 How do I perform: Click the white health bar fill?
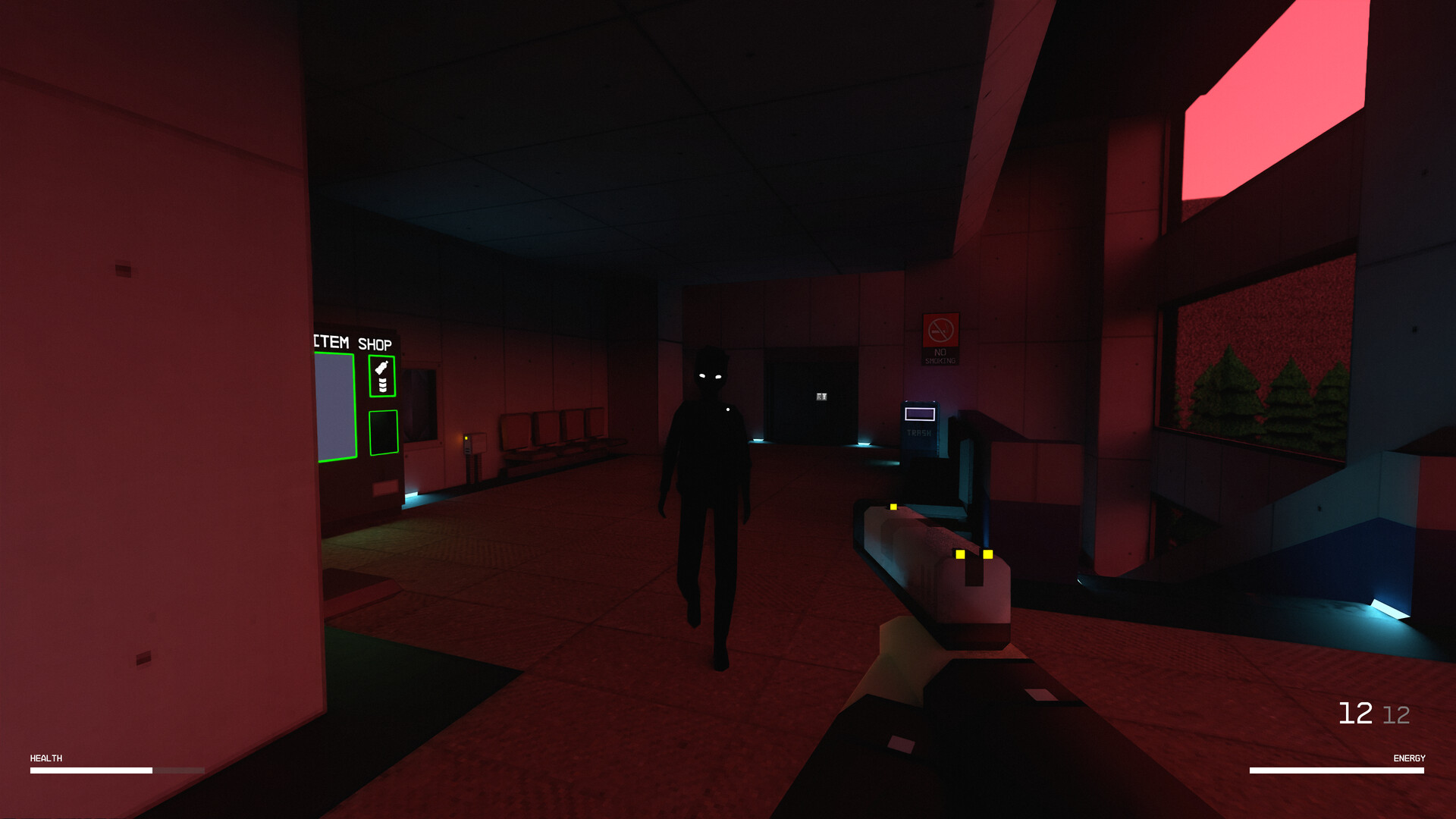pos(91,770)
